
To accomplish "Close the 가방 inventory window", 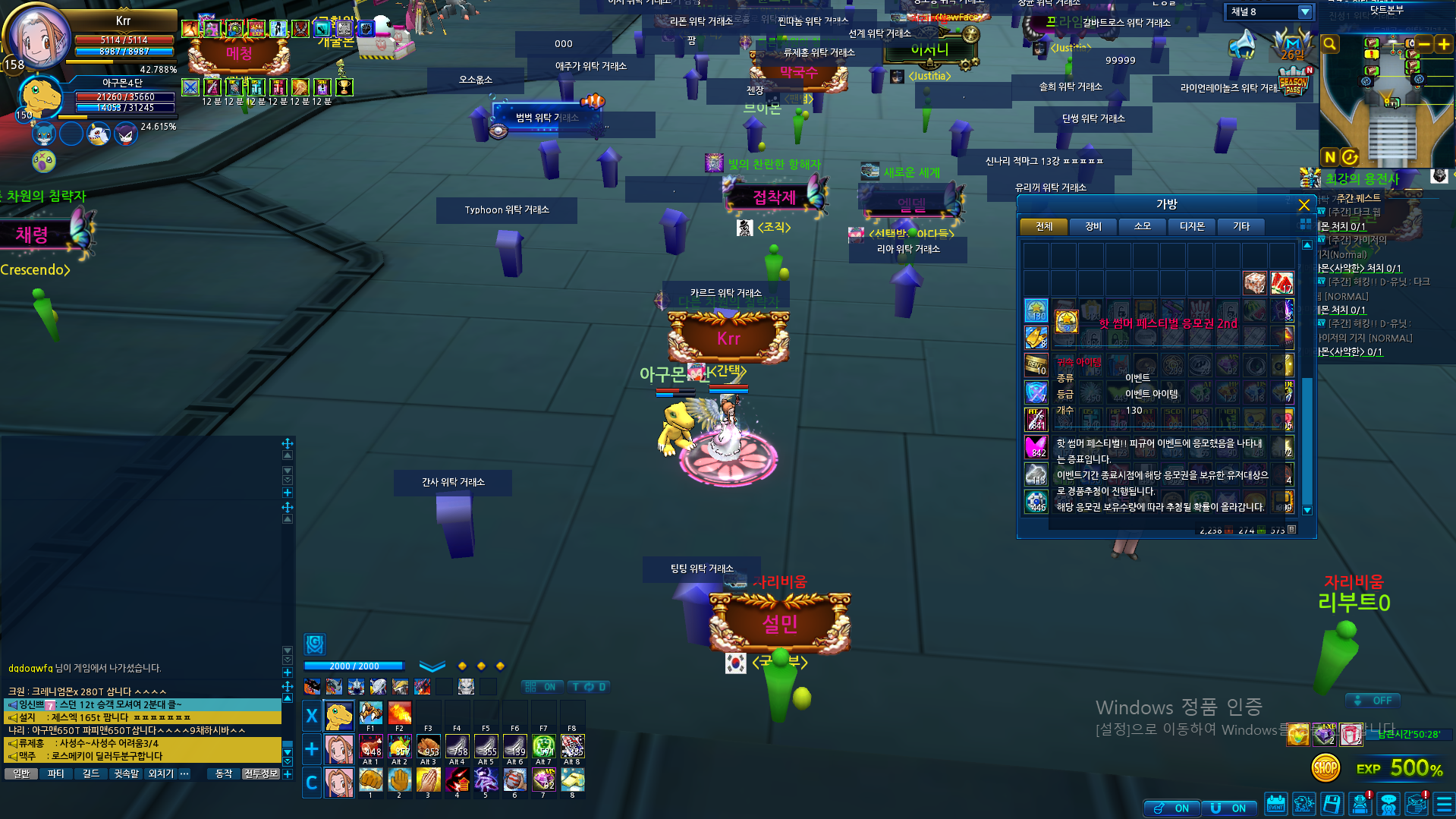I will point(1303,205).
